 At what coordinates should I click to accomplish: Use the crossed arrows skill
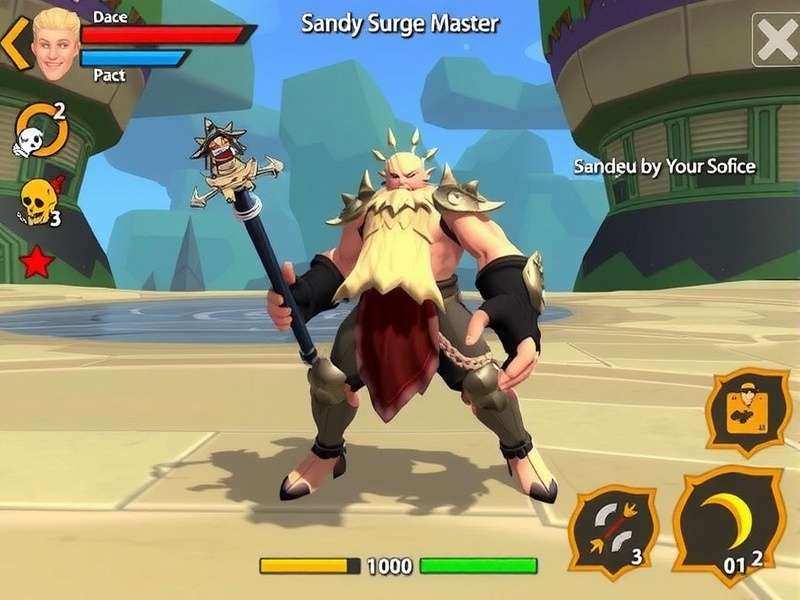click(612, 531)
